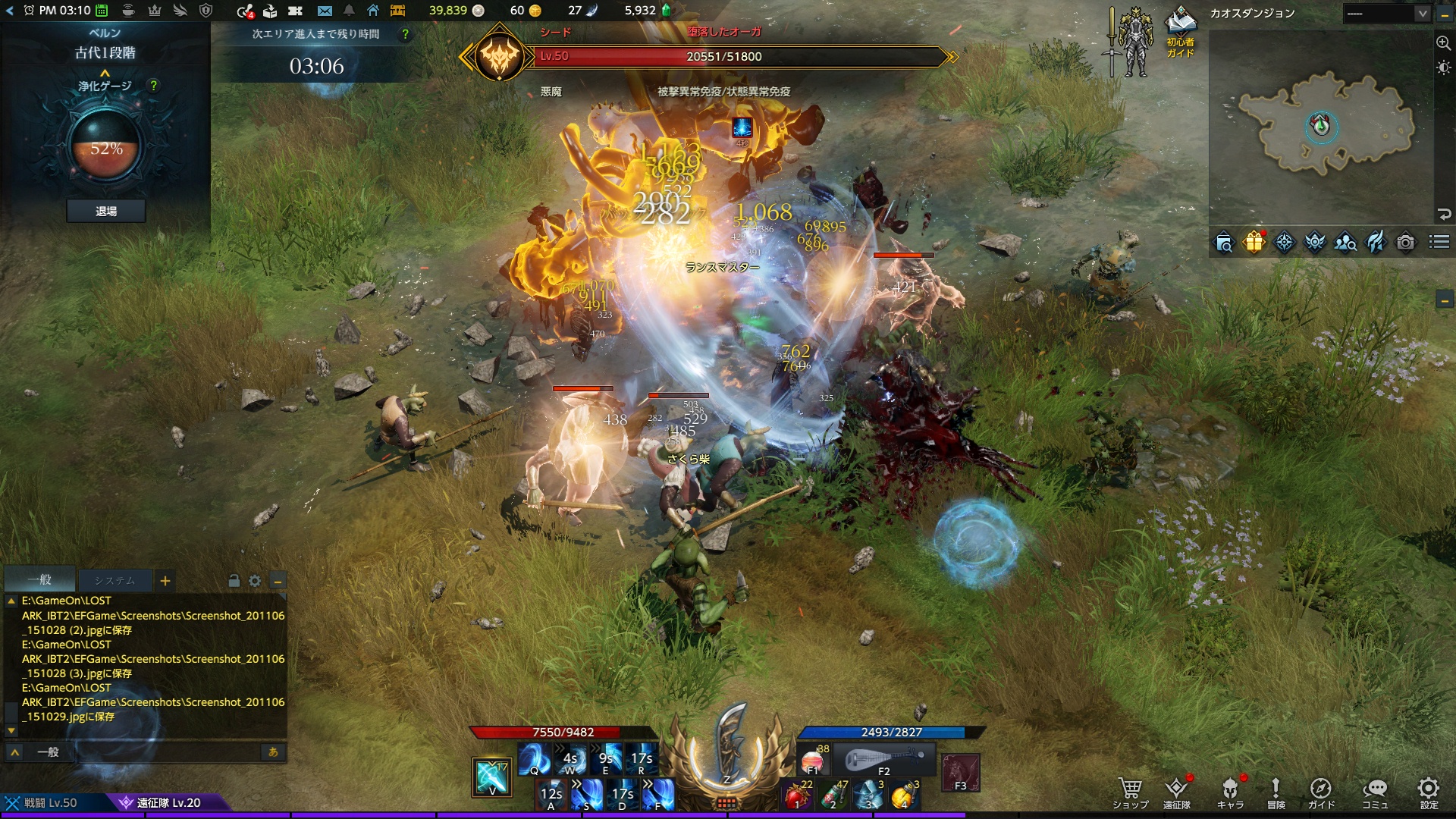1456x819 pixels.
Task: Add a new chat tab with plus
Action: (165, 581)
